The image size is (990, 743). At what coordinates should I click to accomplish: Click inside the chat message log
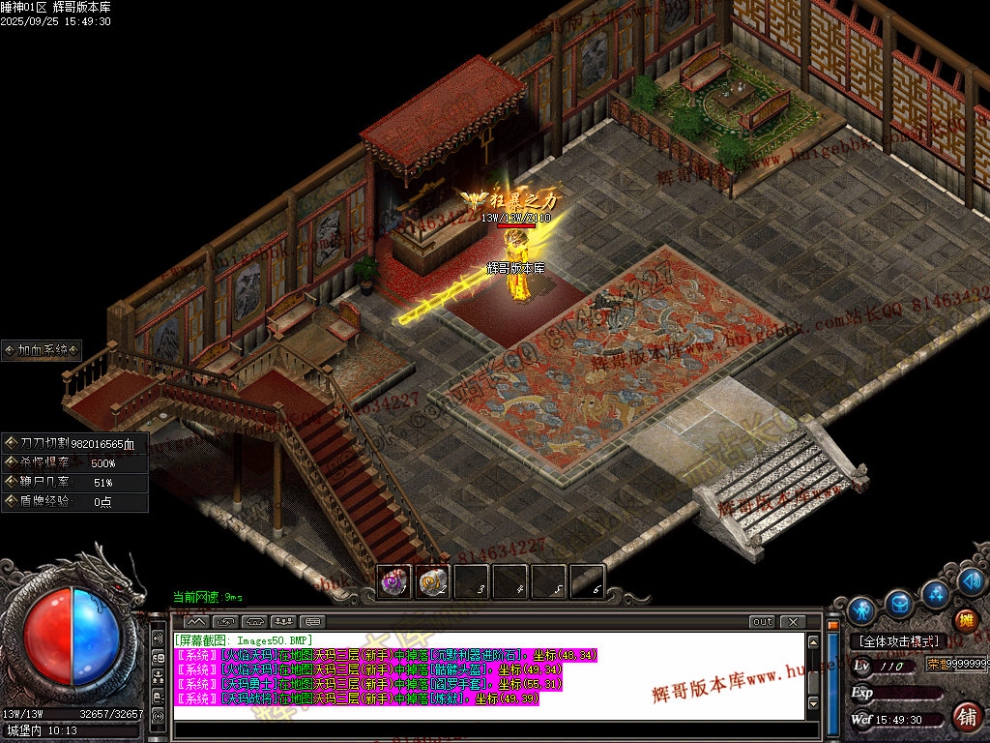(x=490, y=676)
